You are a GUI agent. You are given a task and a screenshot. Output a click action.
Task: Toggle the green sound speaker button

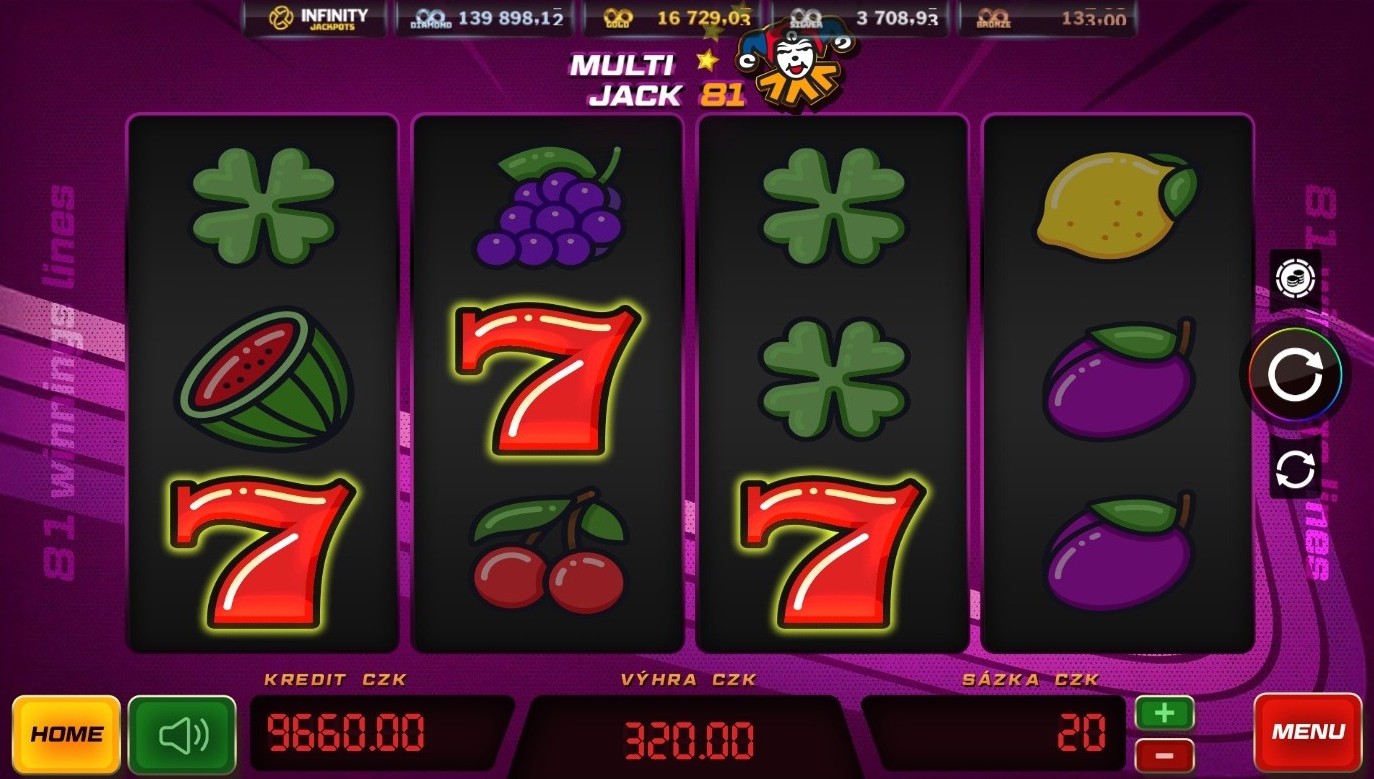pyautogui.click(x=183, y=735)
